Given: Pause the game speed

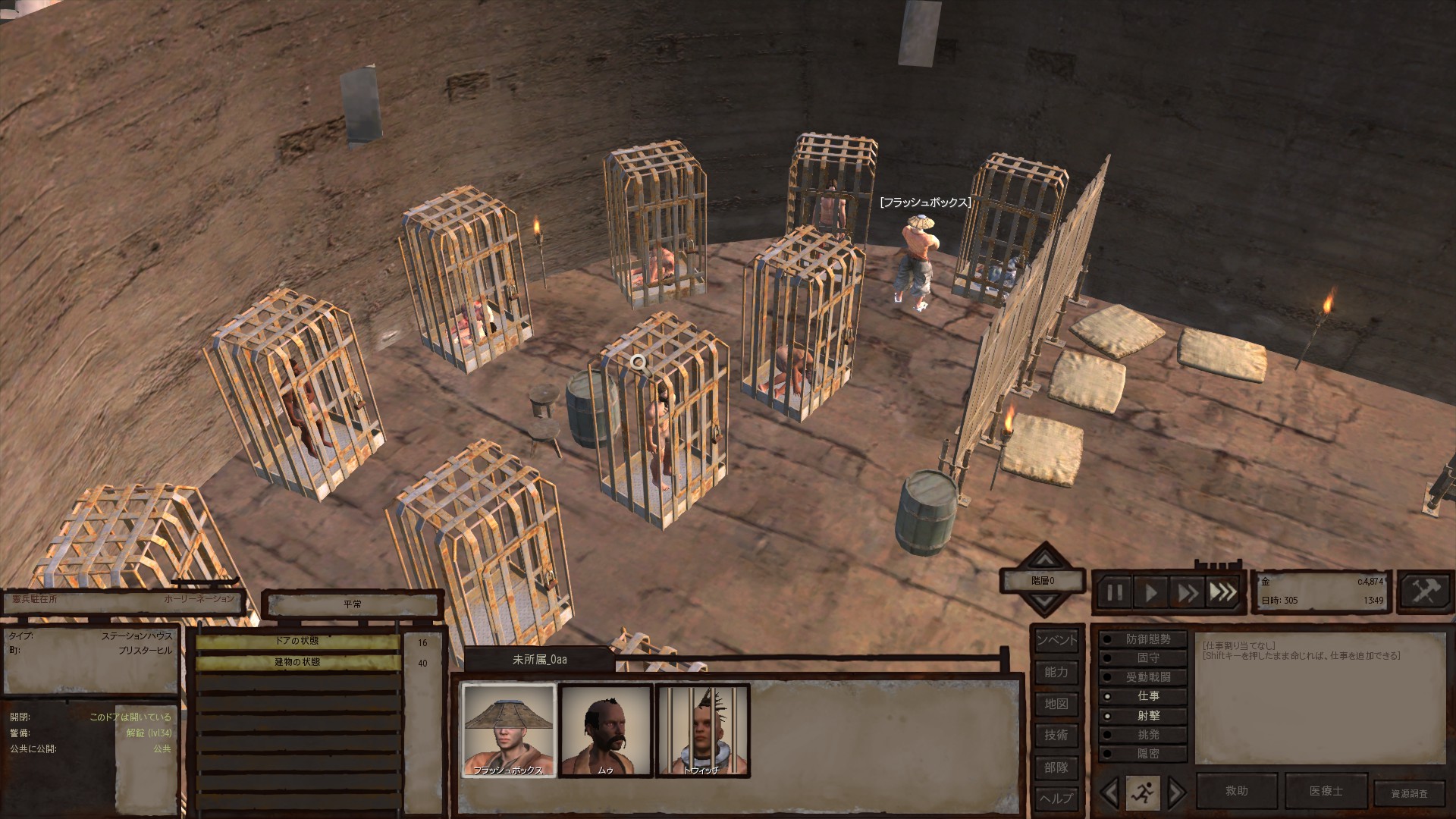Looking at the screenshot, I should coord(1115,592).
